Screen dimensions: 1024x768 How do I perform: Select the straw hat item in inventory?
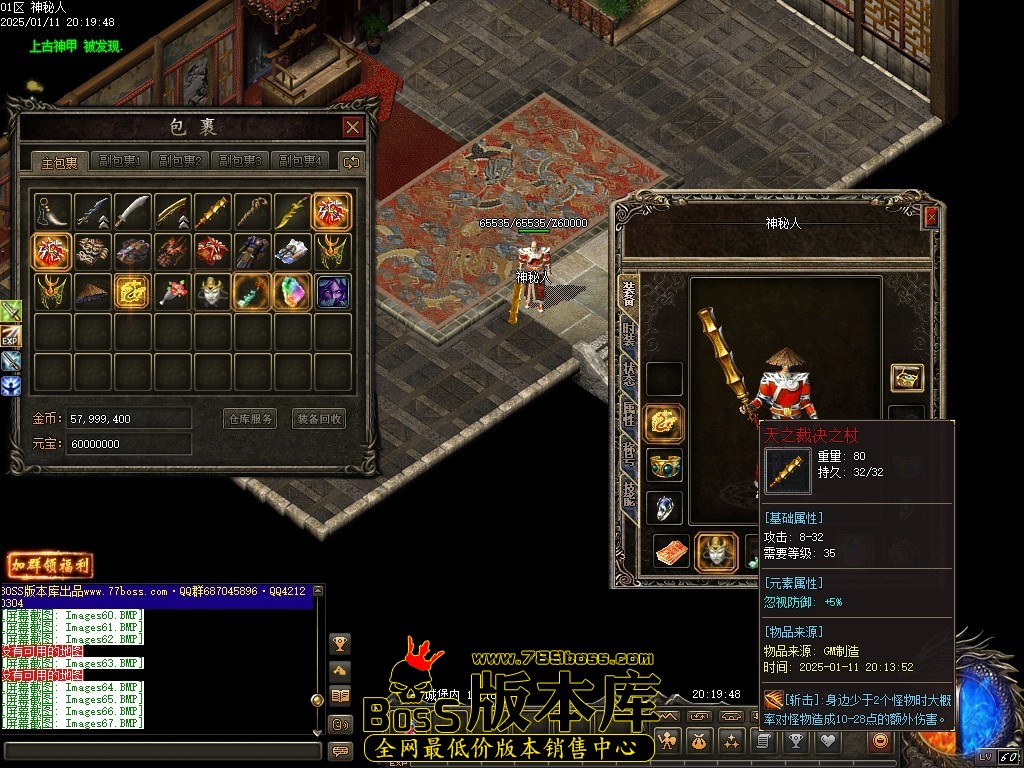92,291
